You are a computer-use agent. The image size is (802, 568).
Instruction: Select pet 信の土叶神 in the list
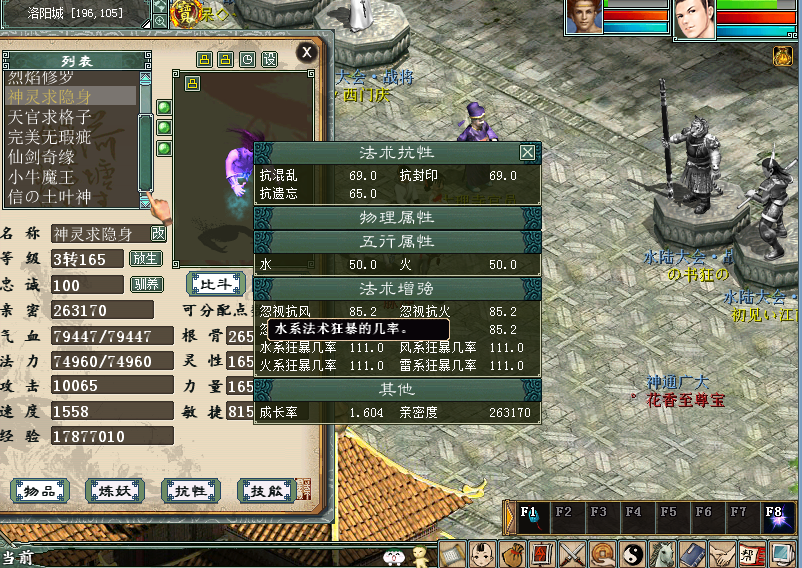coord(49,196)
